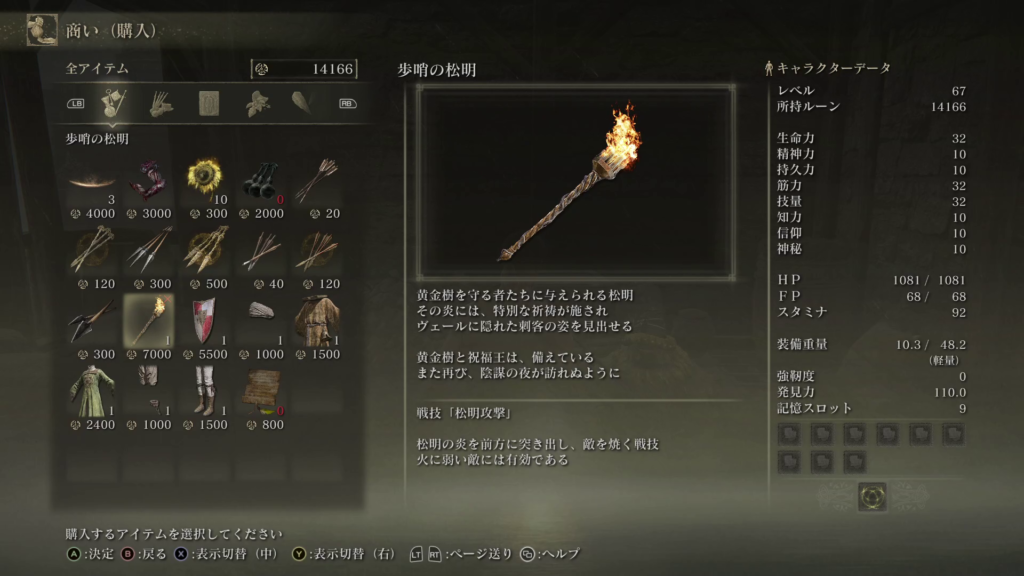The height and width of the screenshot is (576, 1024).
Task: Select the Sentry's Torch item priced 7000
Action: click(x=148, y=321)
